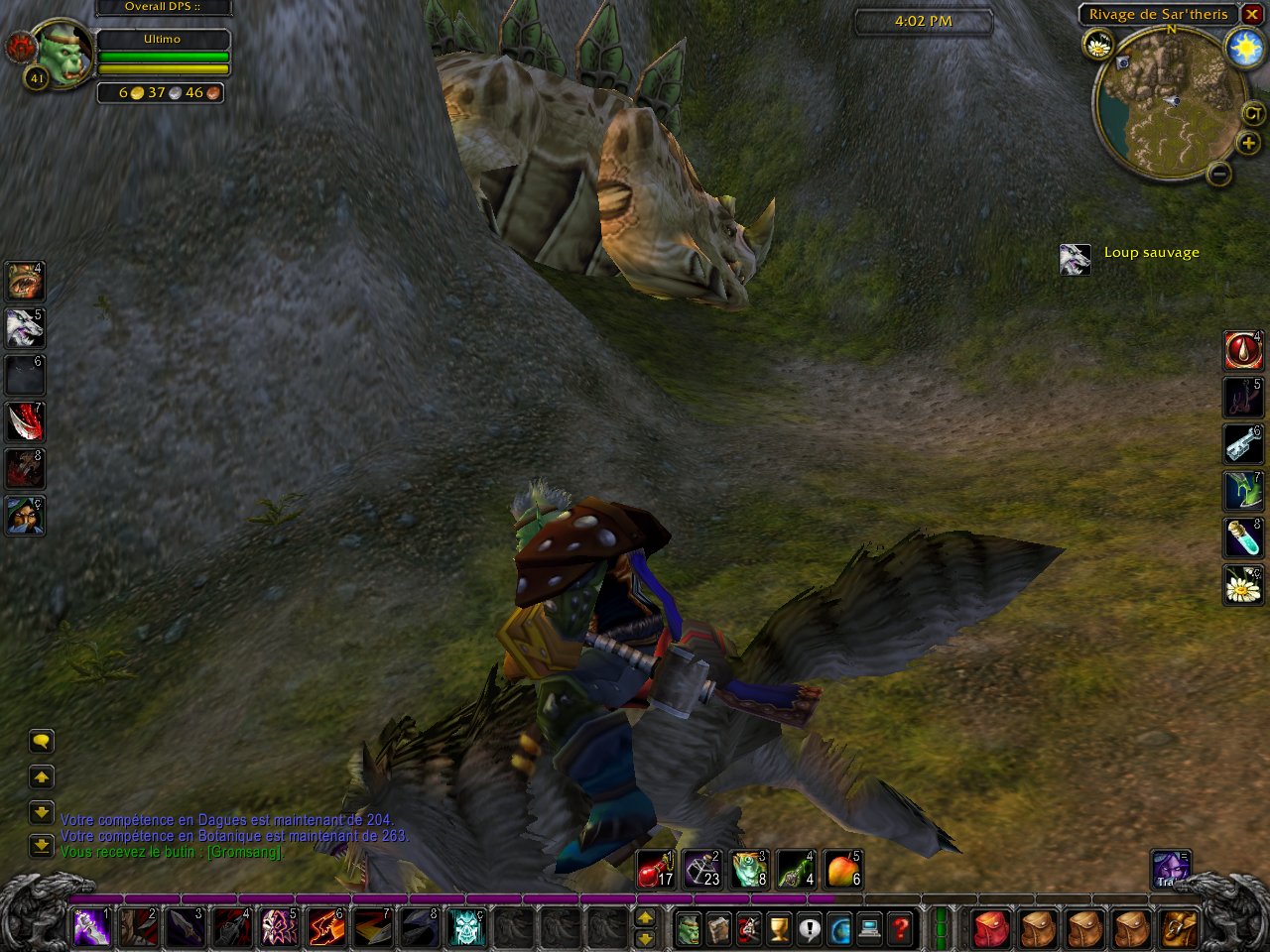The height and width of the screenshot is (952, 1270).
Task: Activate the blue skull ability on the action bar
Action: click(466, 927)
